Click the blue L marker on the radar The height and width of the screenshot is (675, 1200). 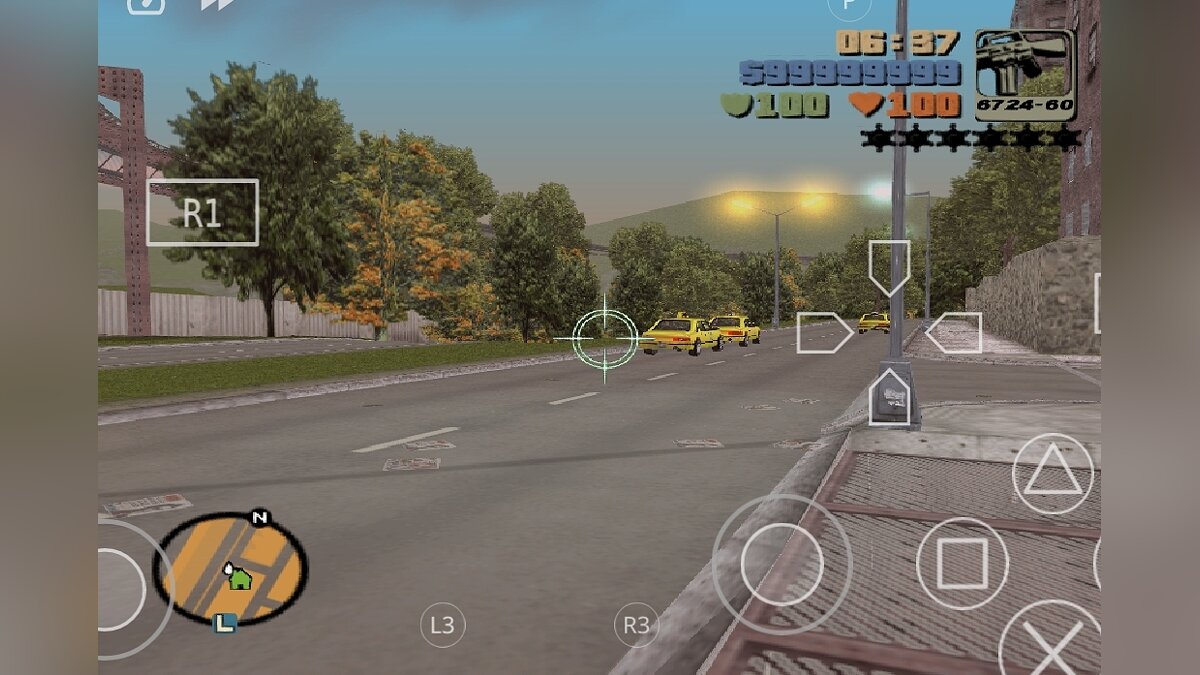pyautogui.click(x=225, y=623)
